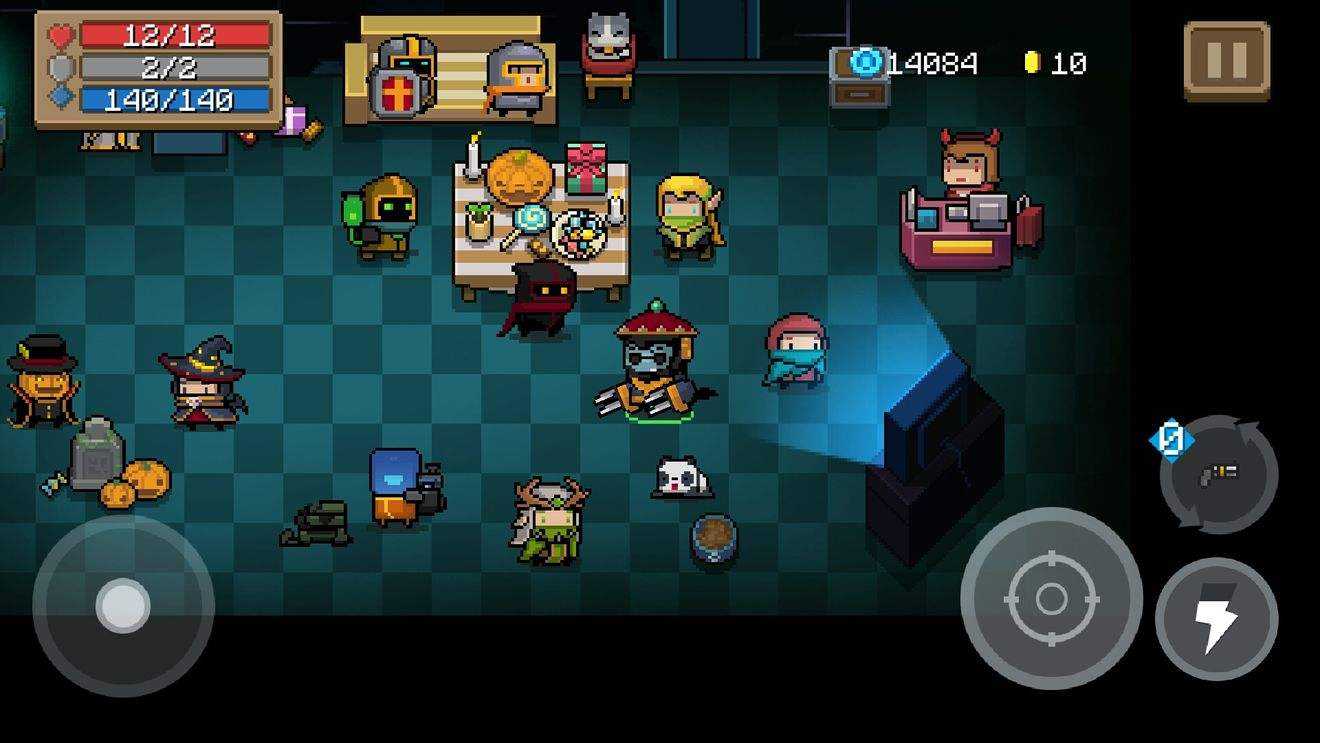Tap the crosshair attack button

(1051, 598)
